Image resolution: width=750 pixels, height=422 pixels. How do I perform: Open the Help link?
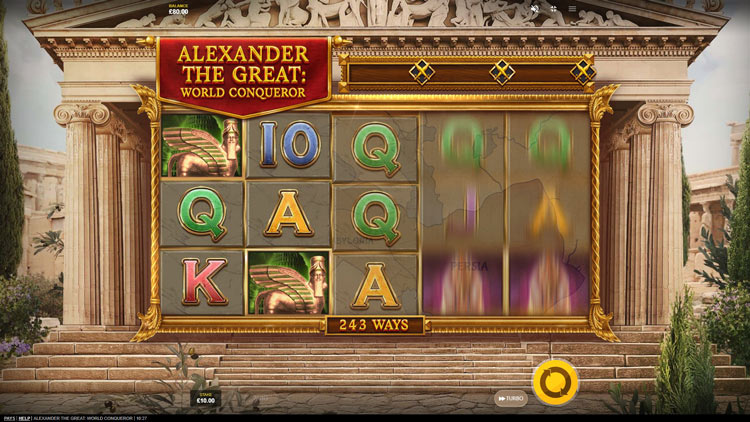24,417
